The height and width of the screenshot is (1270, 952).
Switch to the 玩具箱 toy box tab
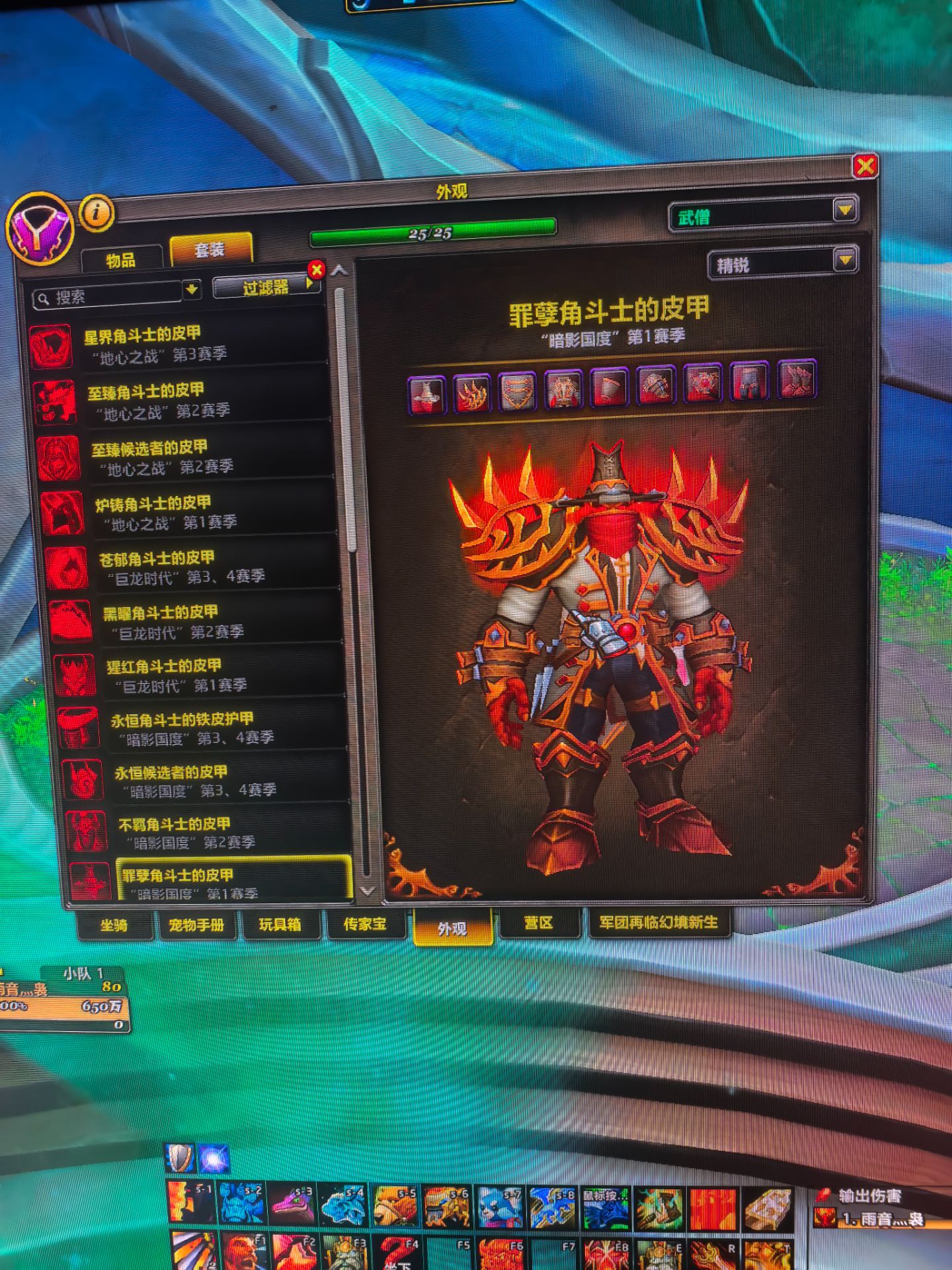click(280, 924)
